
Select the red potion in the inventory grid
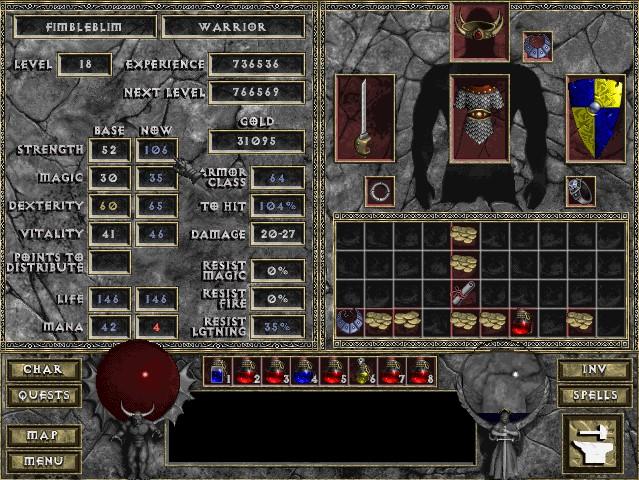tap(522, 321)
